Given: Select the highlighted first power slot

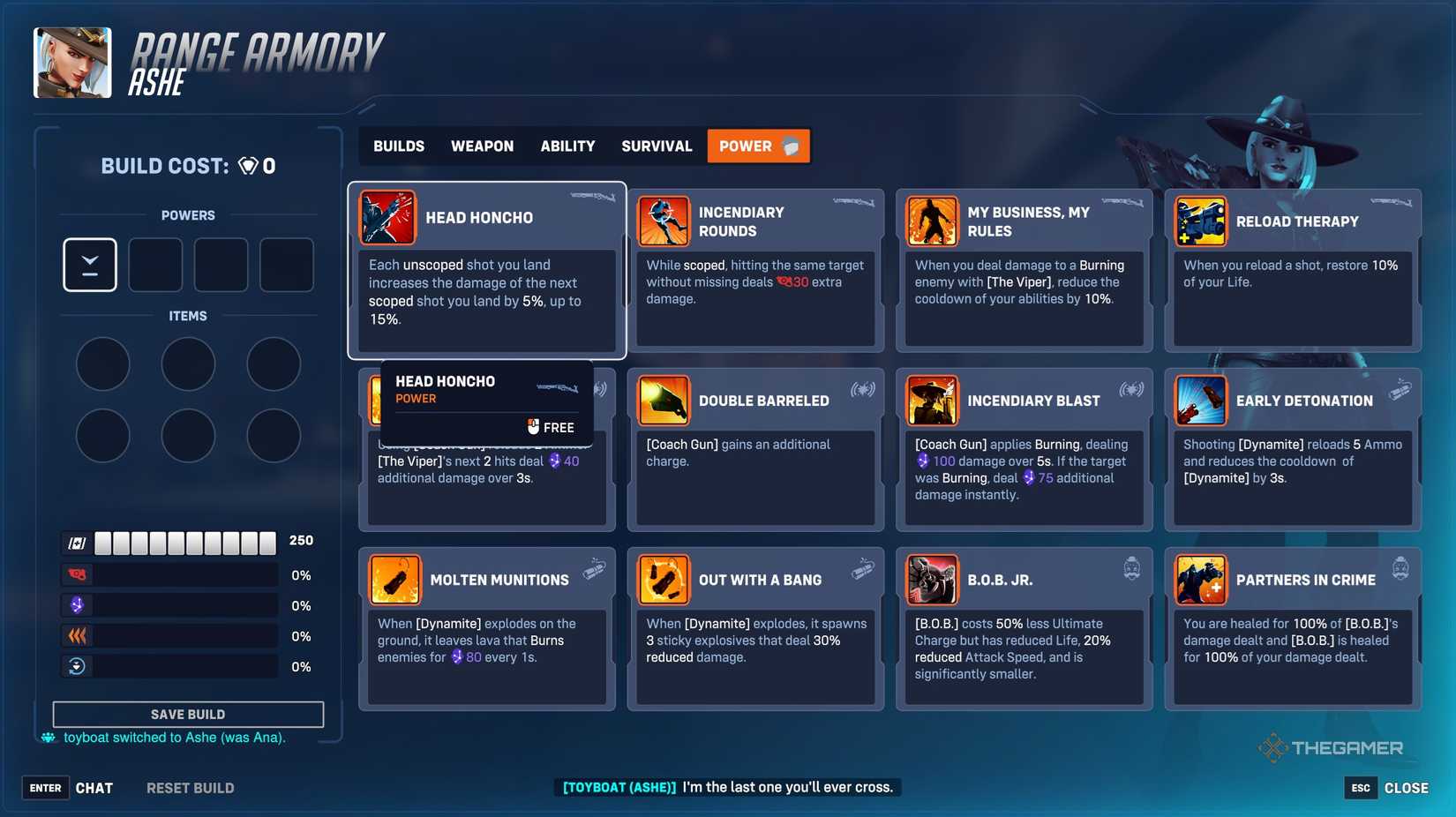Looking at the screenshot, I should (89, 264).
